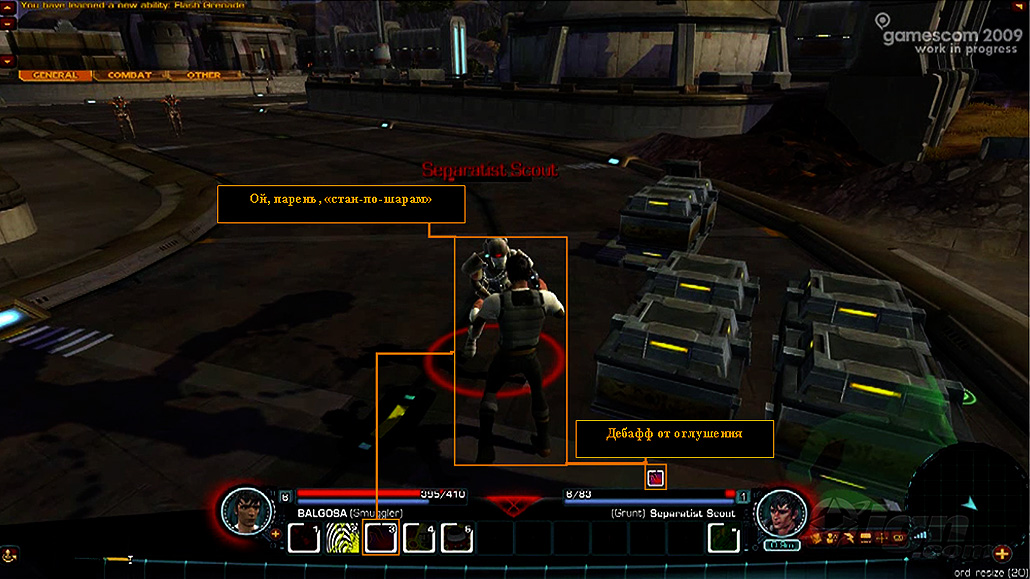Activate the highlighted ability in slot 3
Viewport: 1030px width, 579px height.
pos(381,539)
